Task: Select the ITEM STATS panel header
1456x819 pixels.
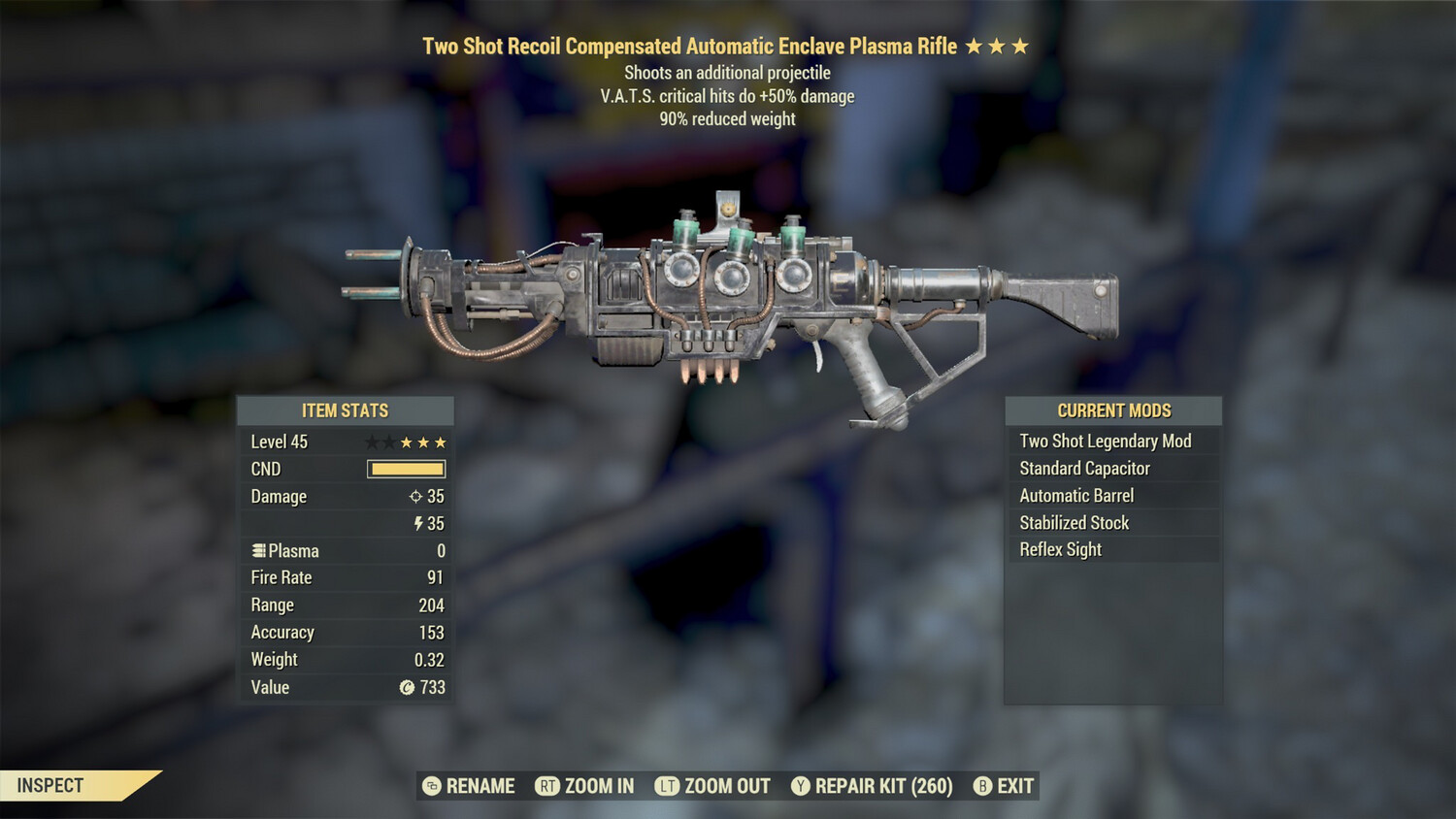Action: [346, 410]
